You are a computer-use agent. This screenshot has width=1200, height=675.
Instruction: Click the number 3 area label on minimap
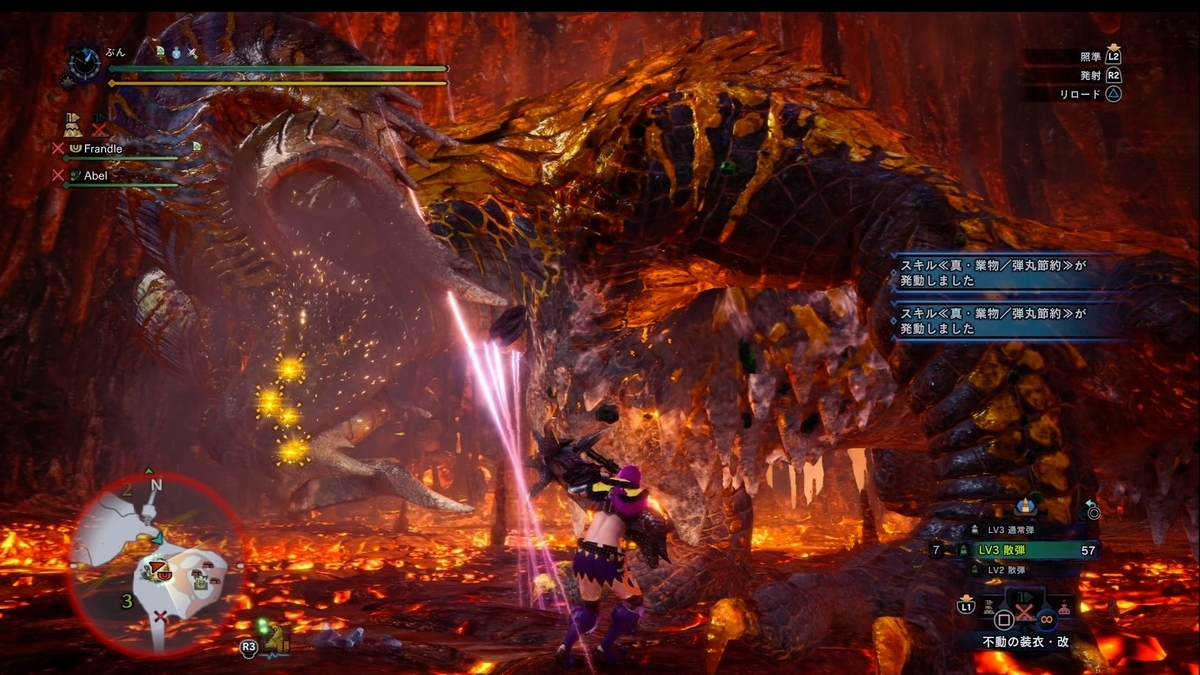point(127,602)
